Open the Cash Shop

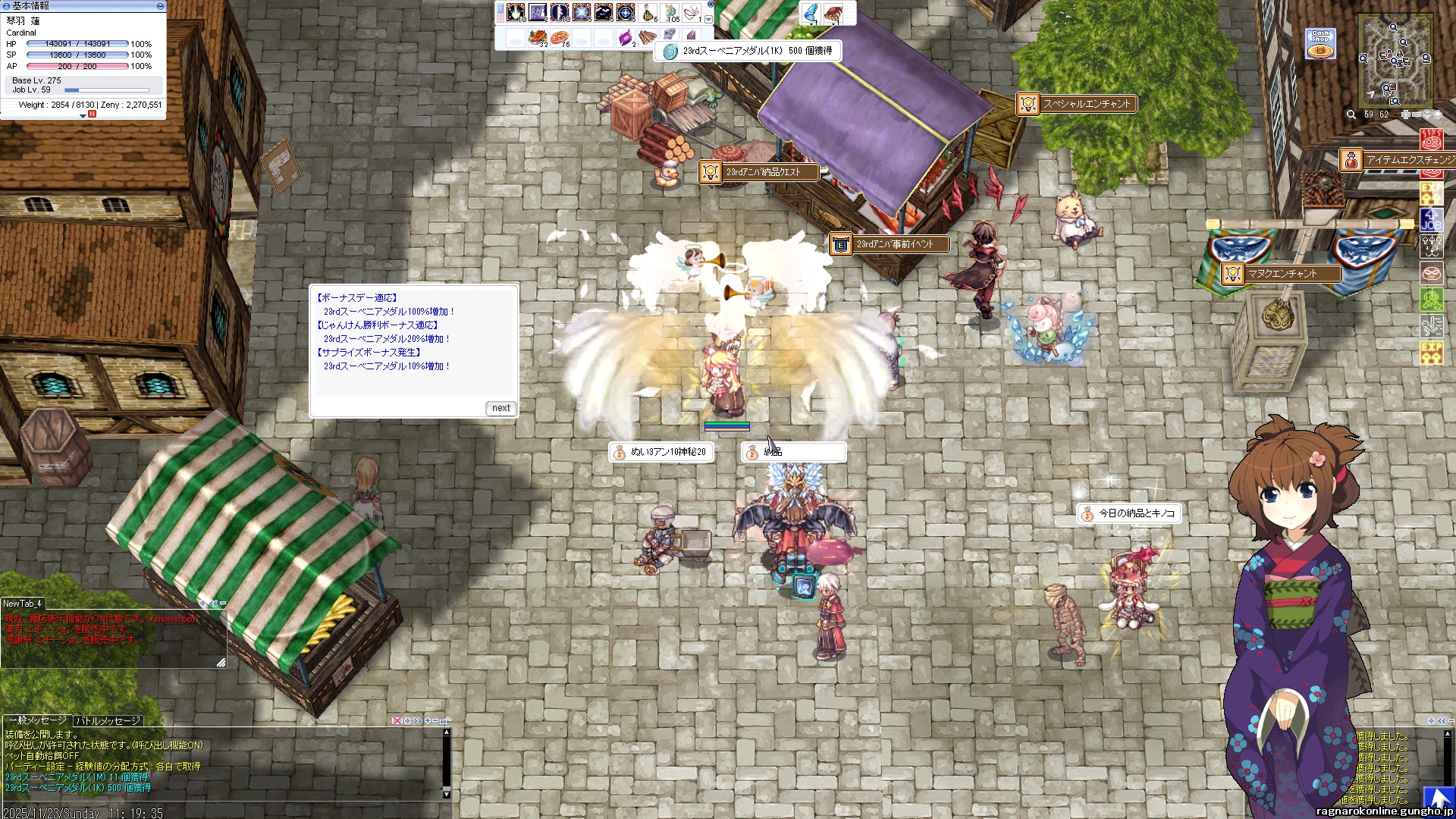(1320, 43)
